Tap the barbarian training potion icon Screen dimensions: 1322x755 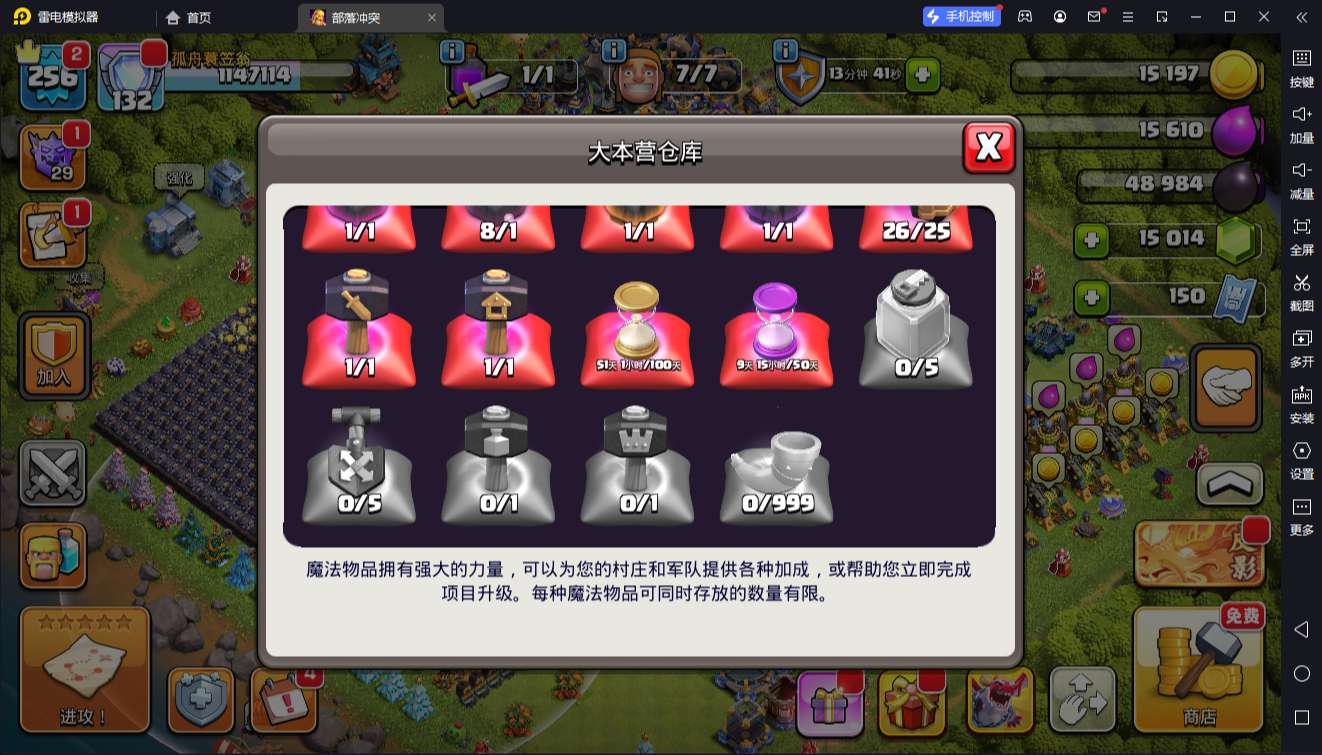tap(55, 555)
